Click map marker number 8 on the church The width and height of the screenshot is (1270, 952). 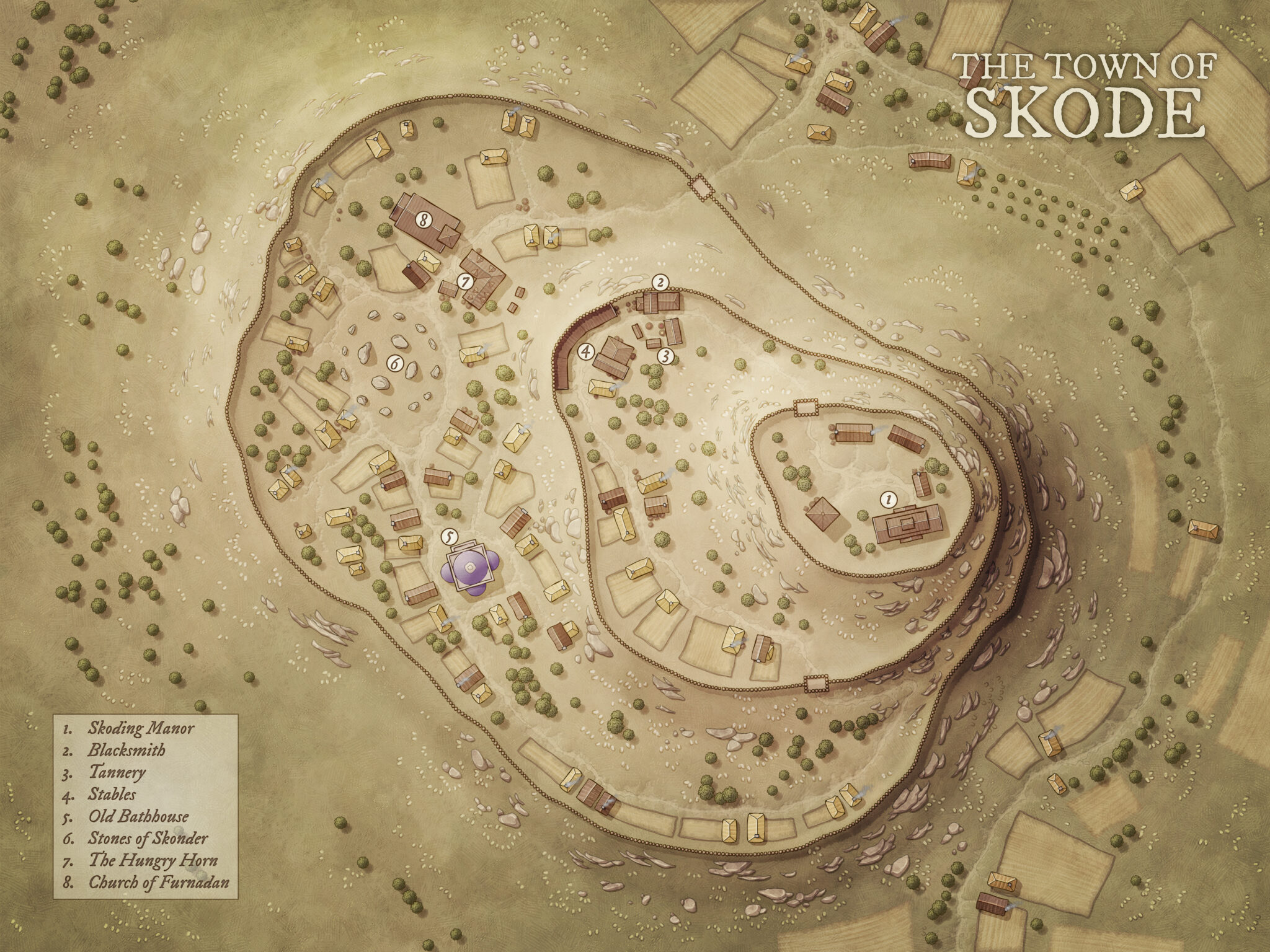[x=424, y=219]
